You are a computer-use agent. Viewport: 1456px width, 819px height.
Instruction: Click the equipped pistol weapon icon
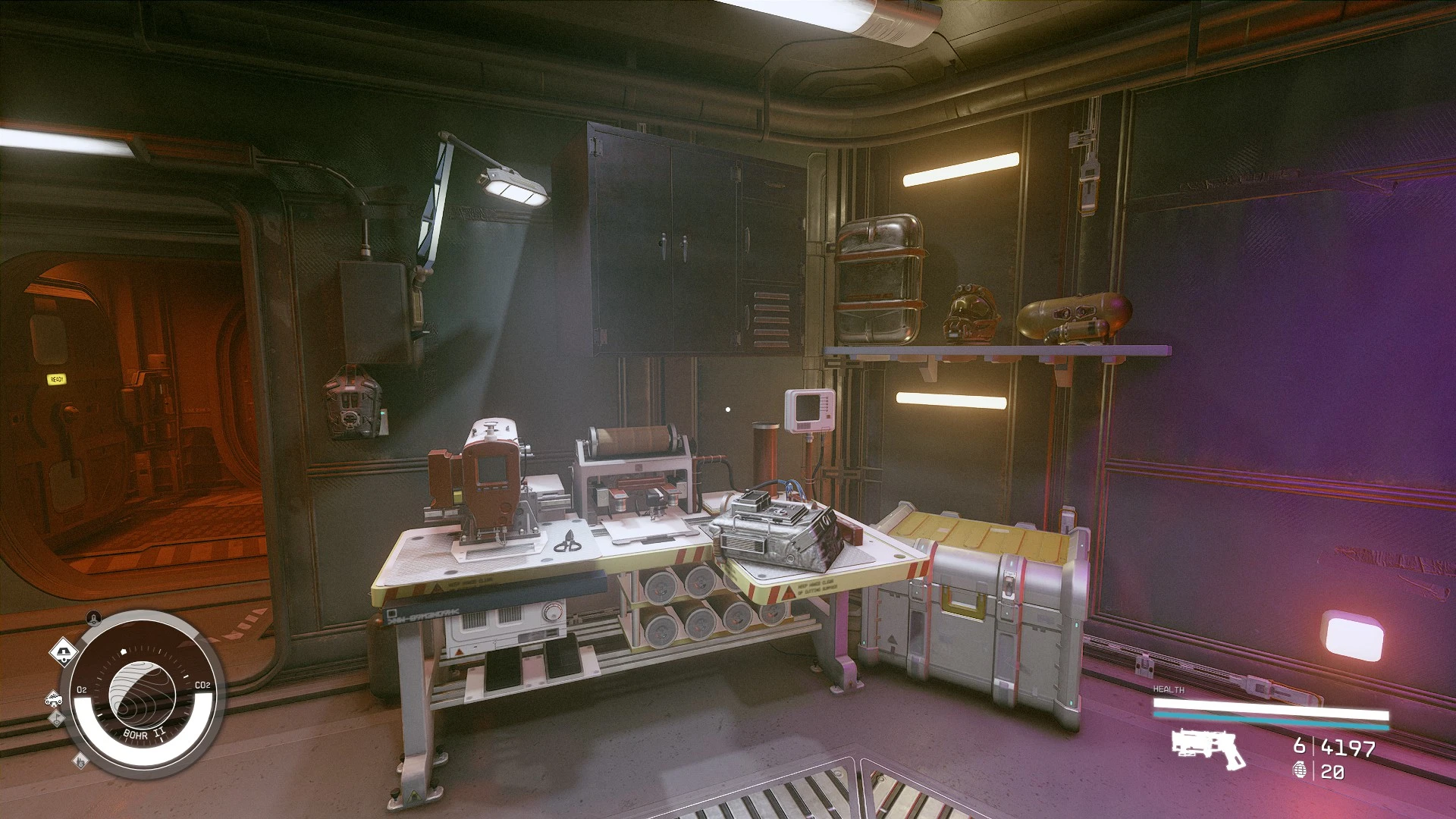click(1209, 748)
